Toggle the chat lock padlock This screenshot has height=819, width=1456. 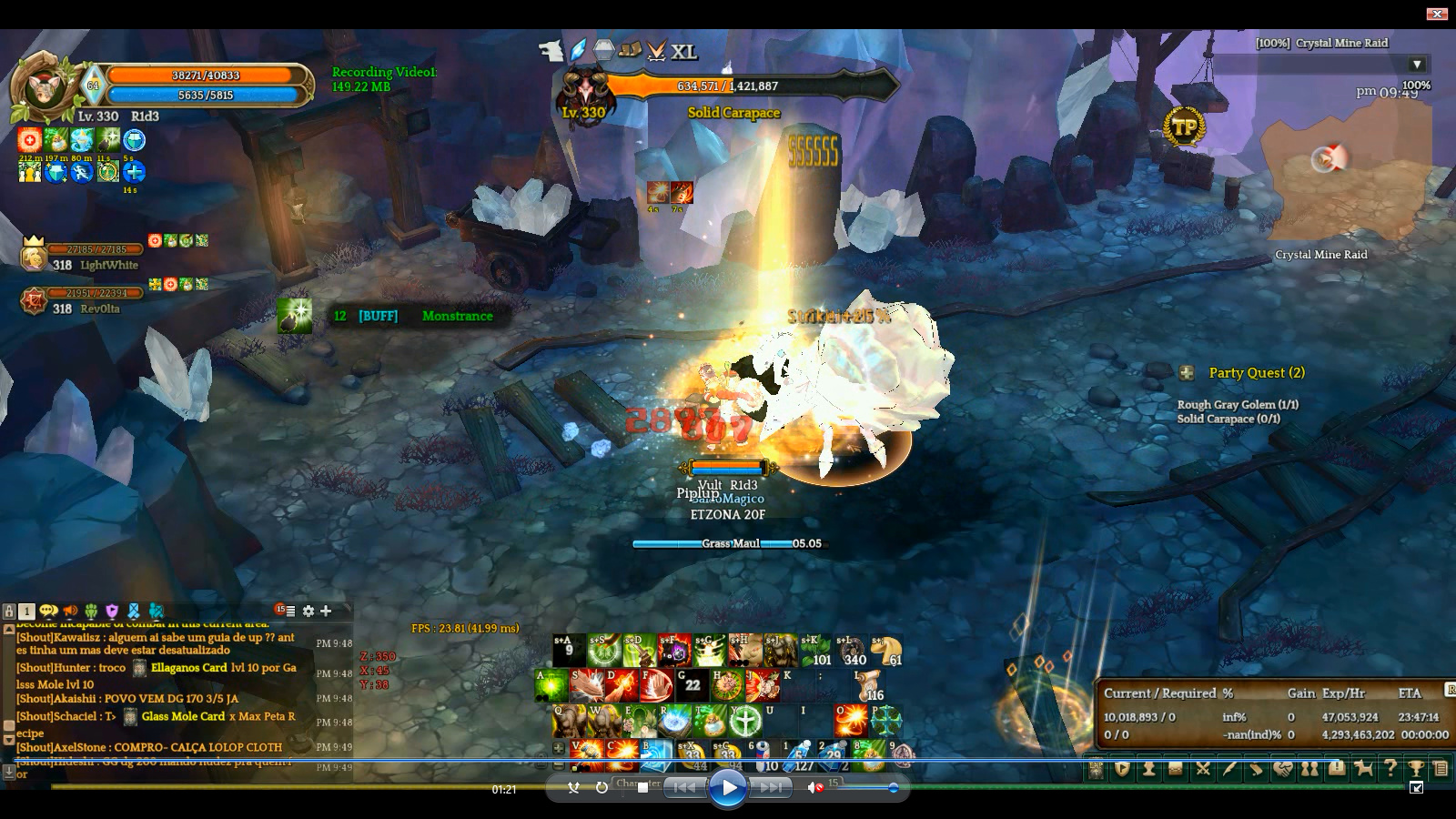[9, 612]
